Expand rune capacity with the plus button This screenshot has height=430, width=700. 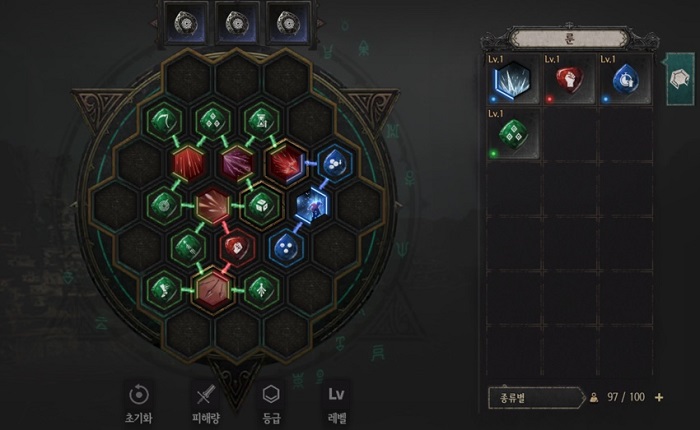[659, 397]
